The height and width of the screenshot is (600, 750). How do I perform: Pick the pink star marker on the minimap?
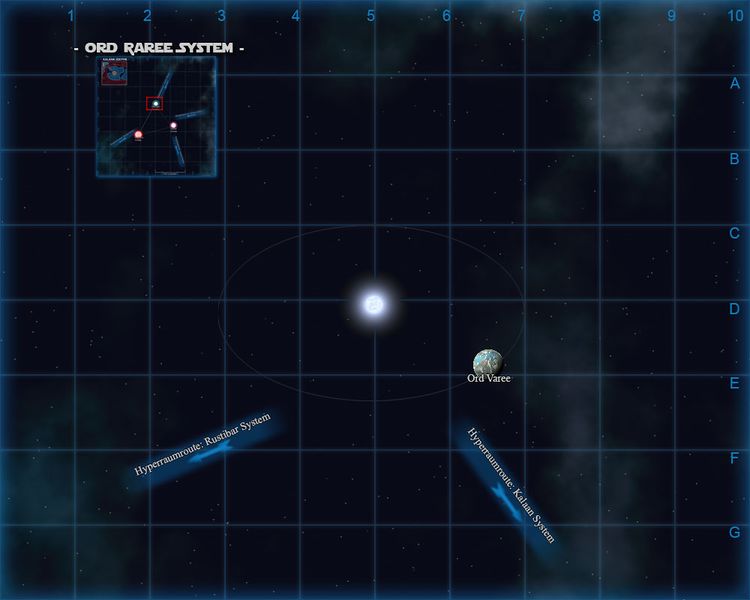click(x=173, y=126)
